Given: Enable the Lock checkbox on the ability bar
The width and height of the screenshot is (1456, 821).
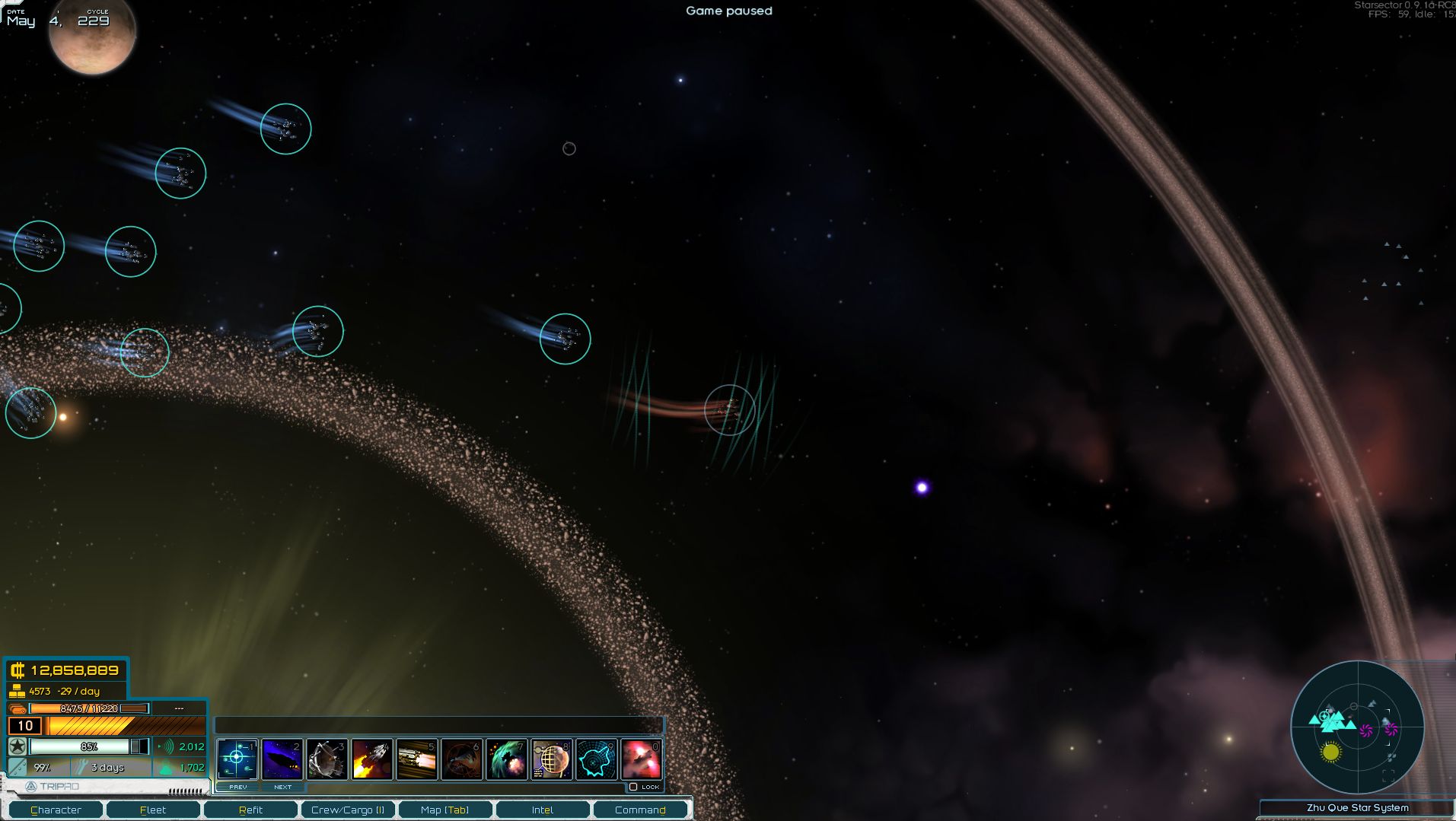Looking at the screenshot, I should tap(636, 786).
